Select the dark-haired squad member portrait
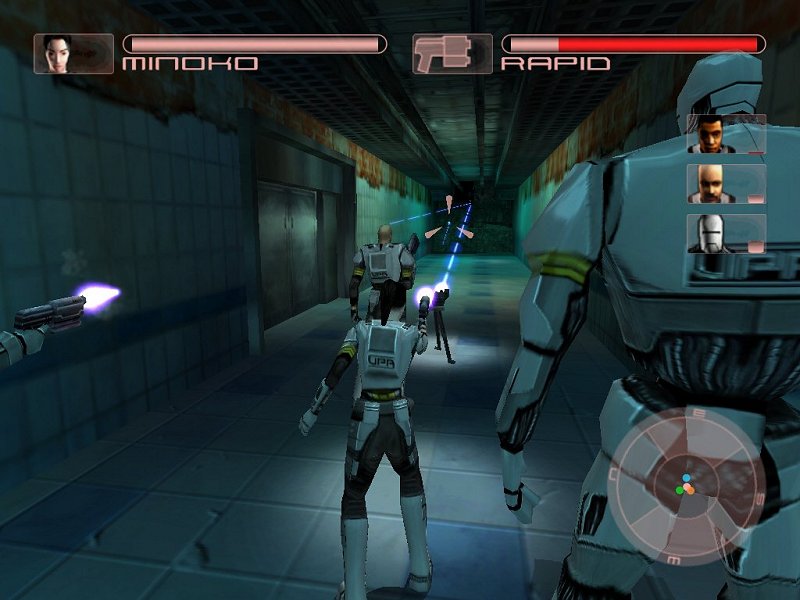This screenshot has height=600, width=800. (x=711, y=134)
